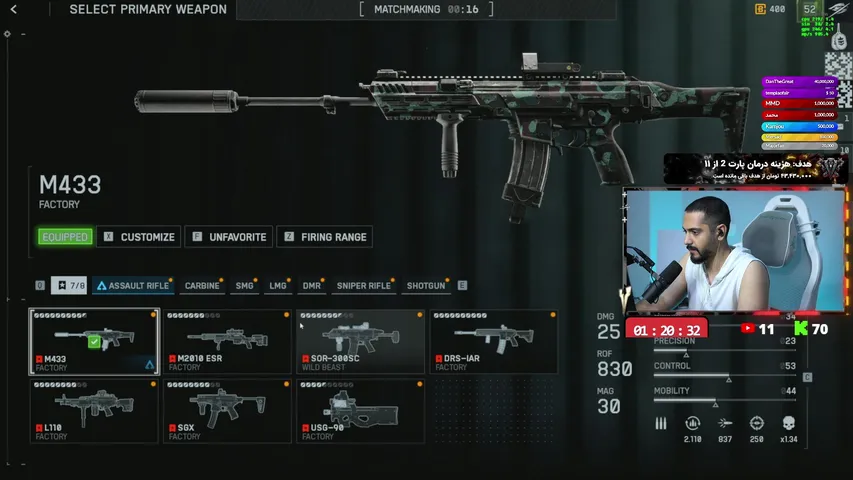Show the favorites tab with bookmark icon
This screenshot has height=480, width=853.
point(70,286)
